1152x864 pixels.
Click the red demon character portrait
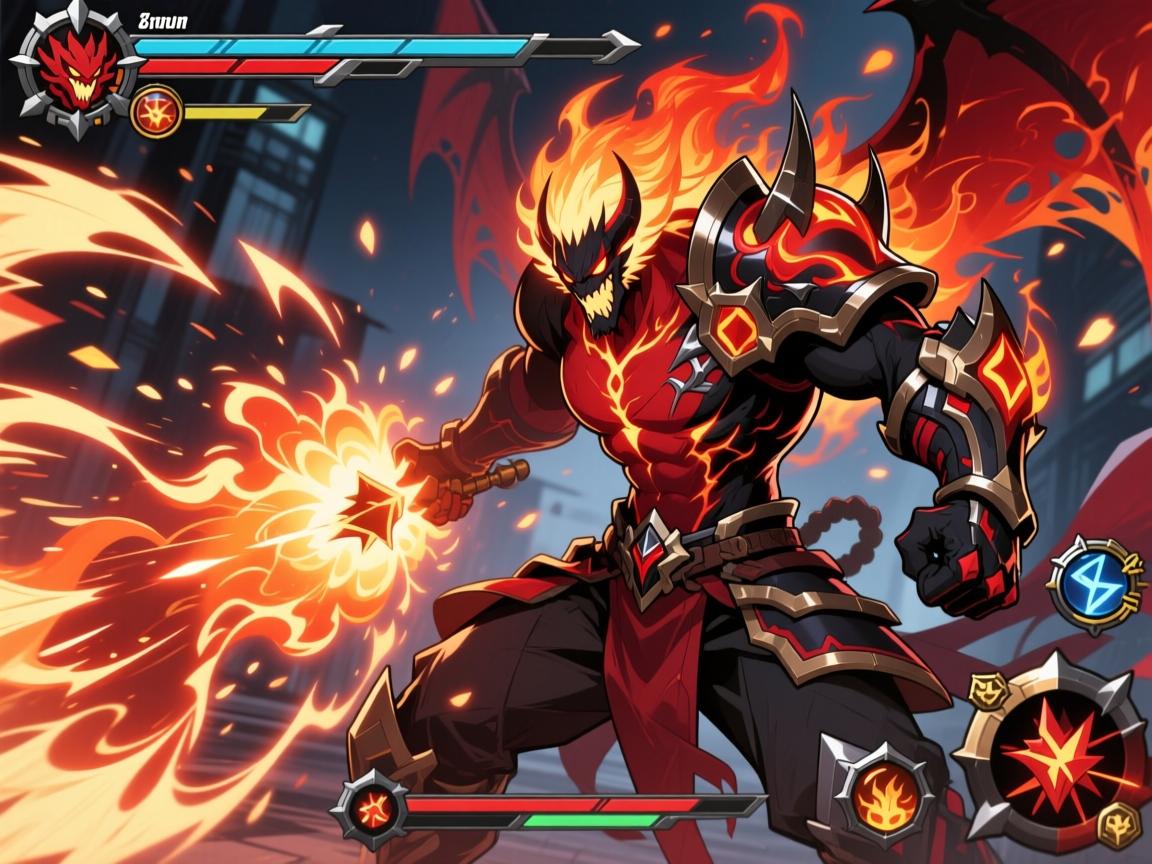click(75, 68)
